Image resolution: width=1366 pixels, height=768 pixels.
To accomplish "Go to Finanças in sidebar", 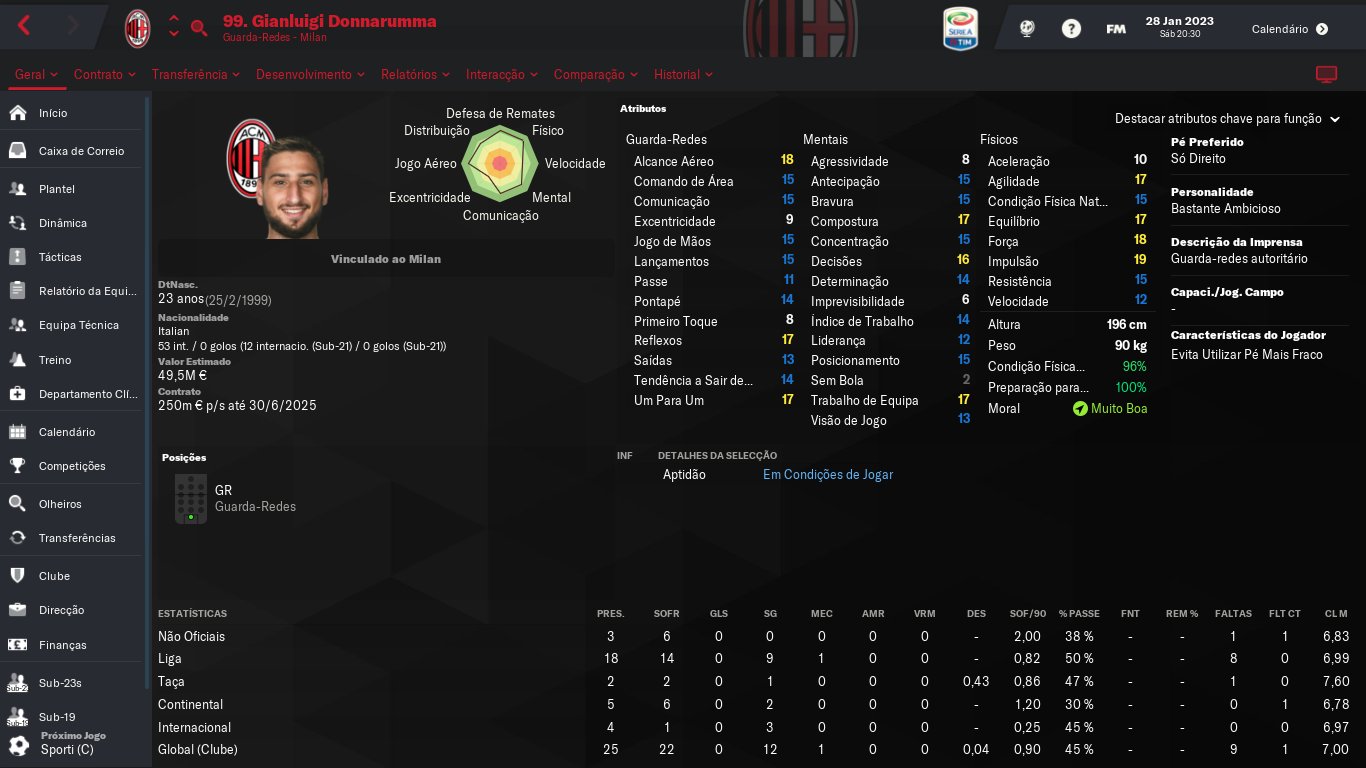I will click(63, 645).
